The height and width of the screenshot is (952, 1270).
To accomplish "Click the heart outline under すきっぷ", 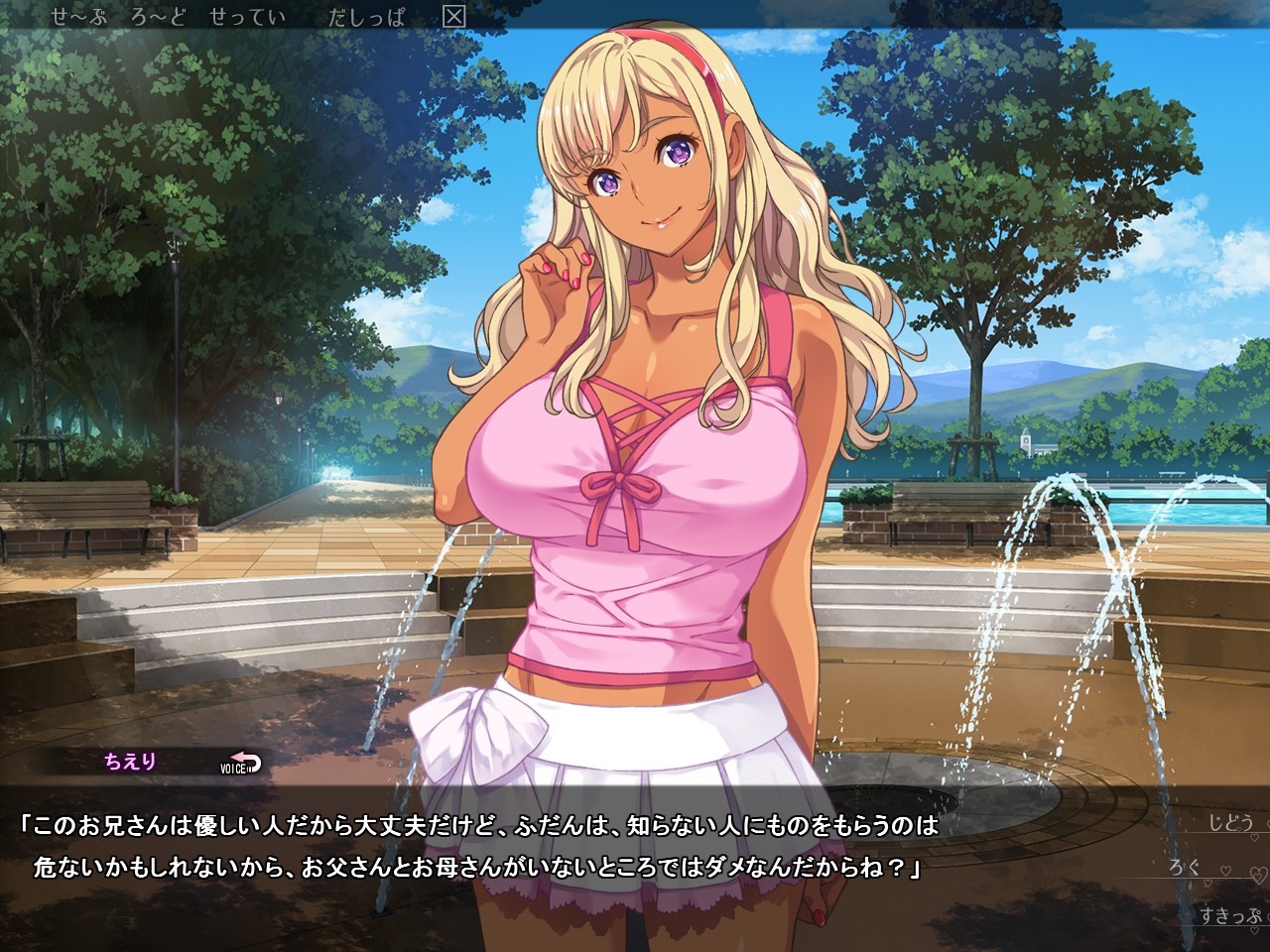I will click(x=1254, y=930).
